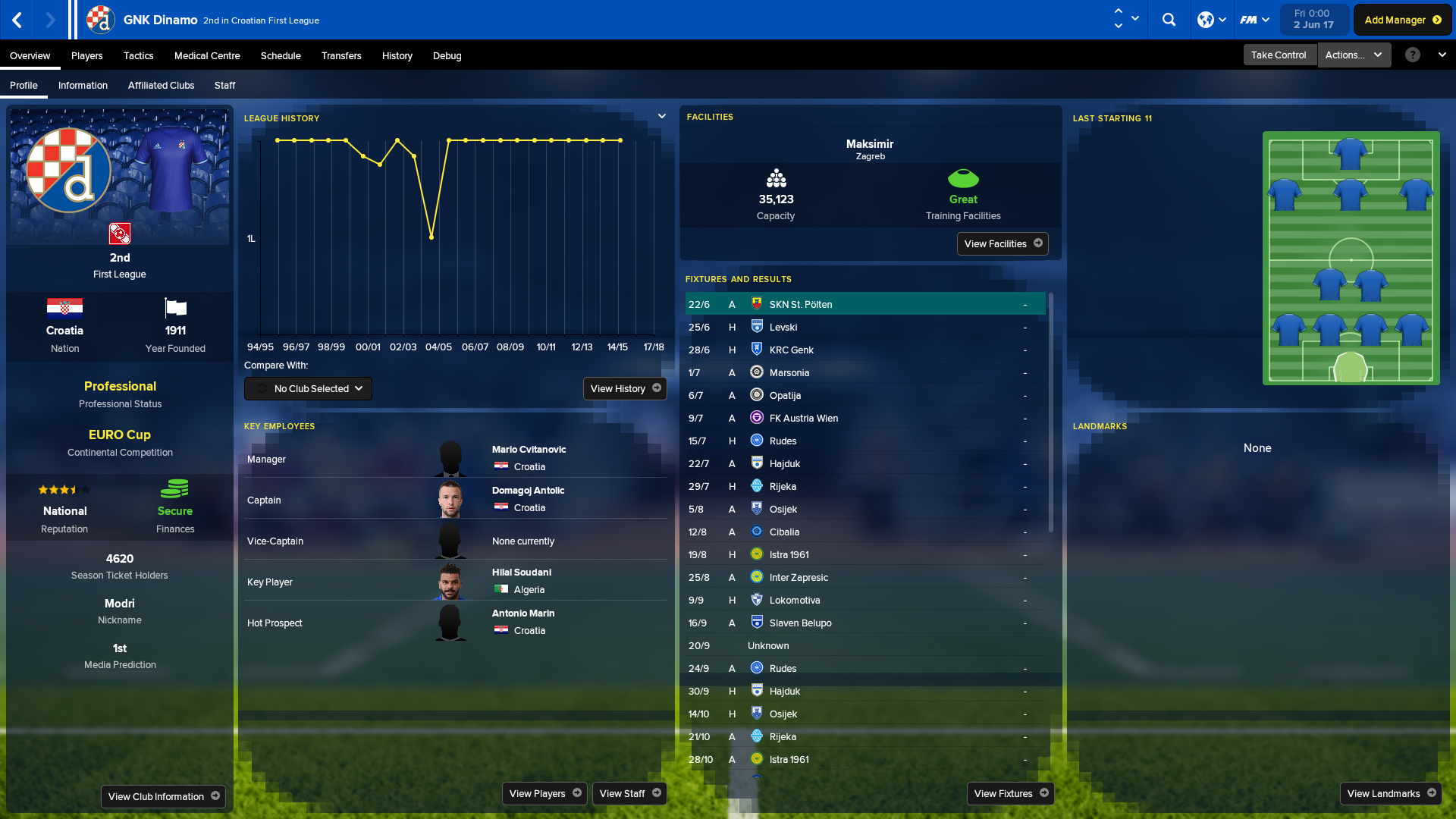The width and height of the screenshot is (1456, 819).
Task: Select the Affiliated Clubs sub-tab
Action: click(161, 85)
